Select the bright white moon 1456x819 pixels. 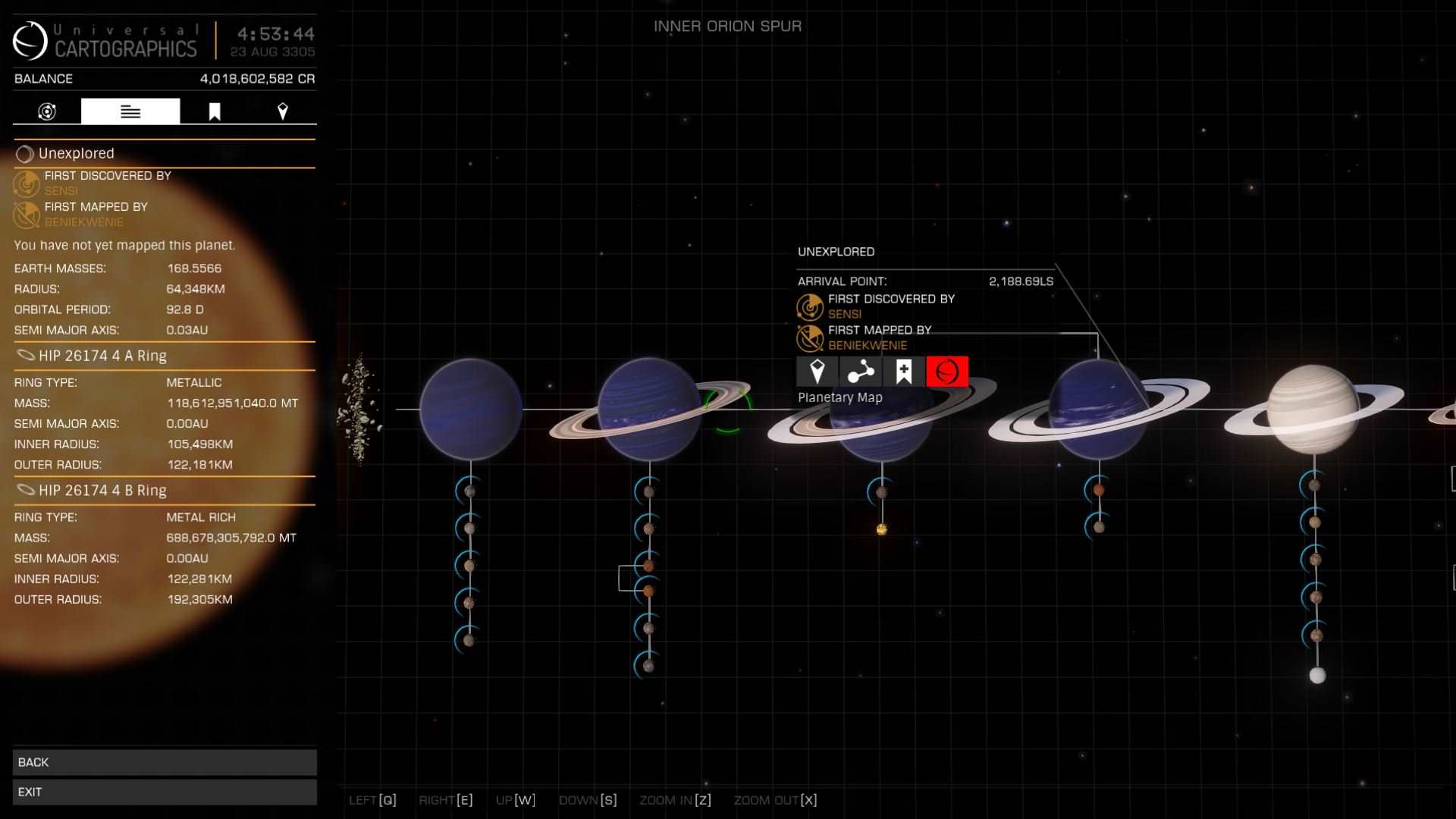[1317, 675]
